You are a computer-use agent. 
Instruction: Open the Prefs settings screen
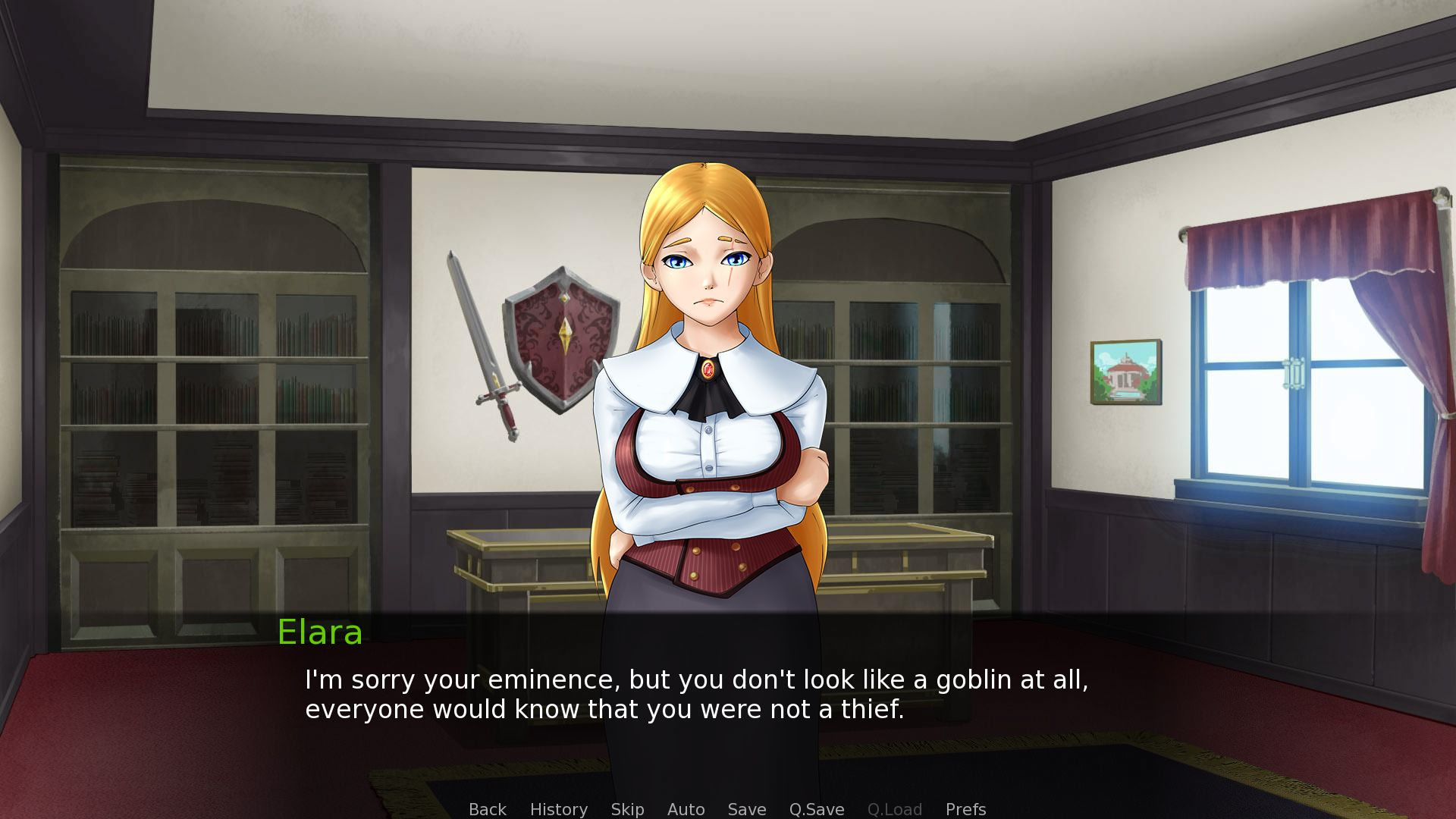(x=965, y=809)
